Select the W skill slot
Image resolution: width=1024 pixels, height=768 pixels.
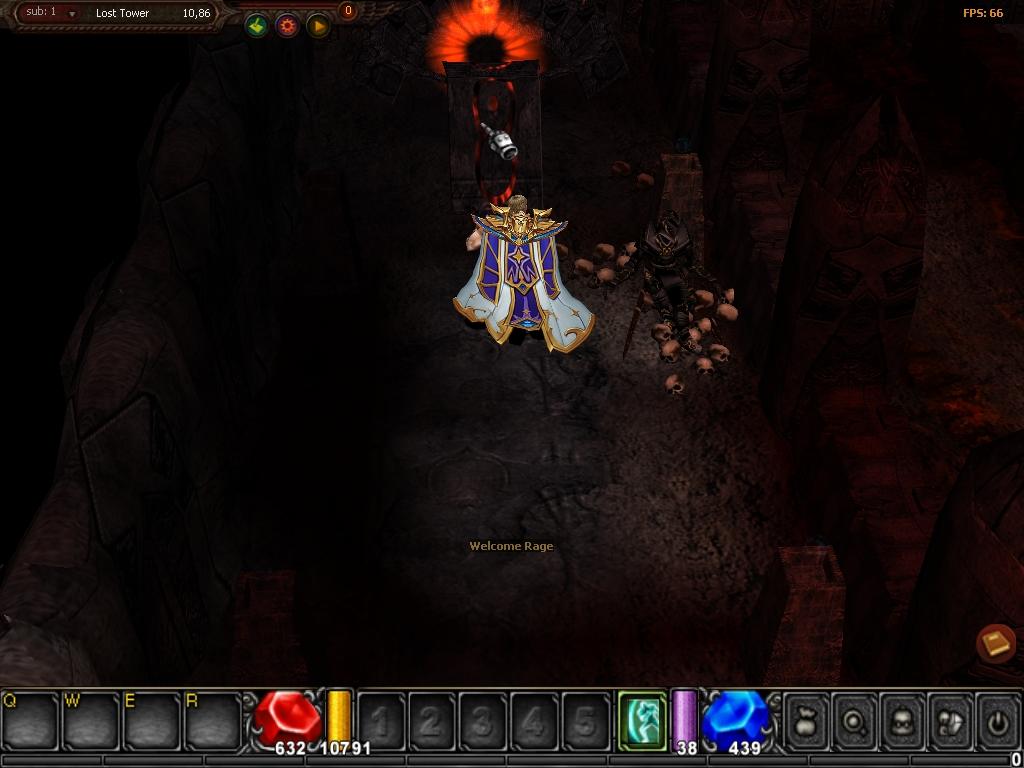click(x=92, y=720)
